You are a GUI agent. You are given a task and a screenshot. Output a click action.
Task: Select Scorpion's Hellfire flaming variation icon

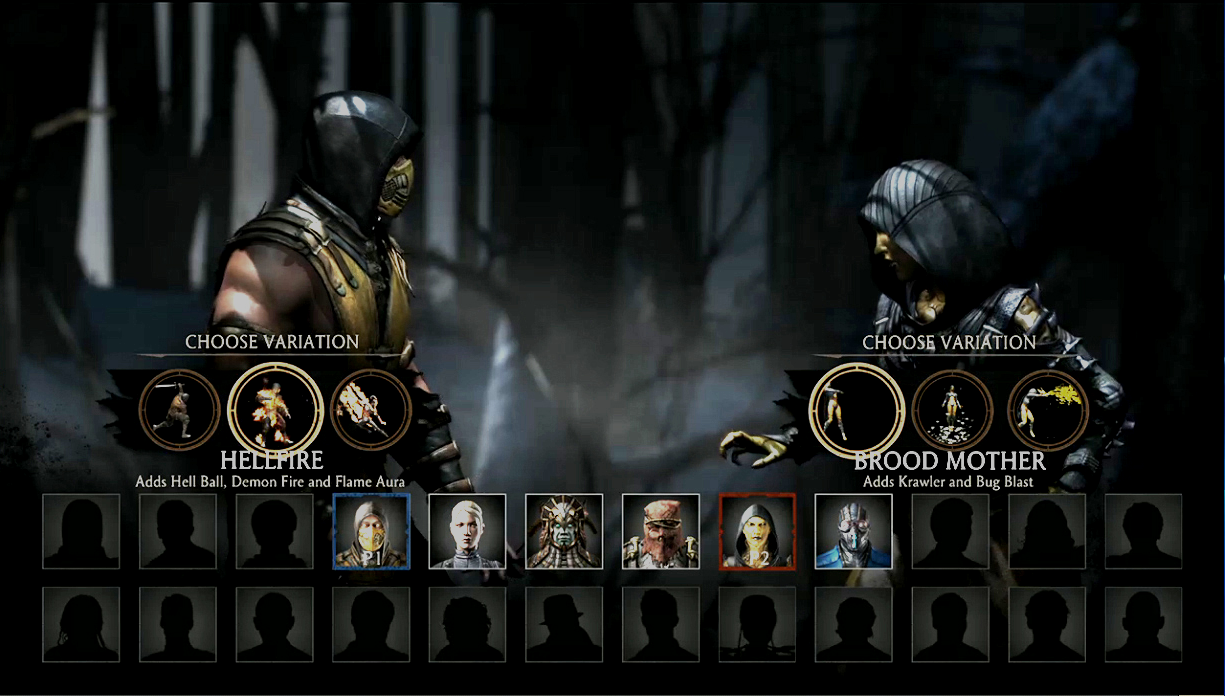[x=275, y=408]
